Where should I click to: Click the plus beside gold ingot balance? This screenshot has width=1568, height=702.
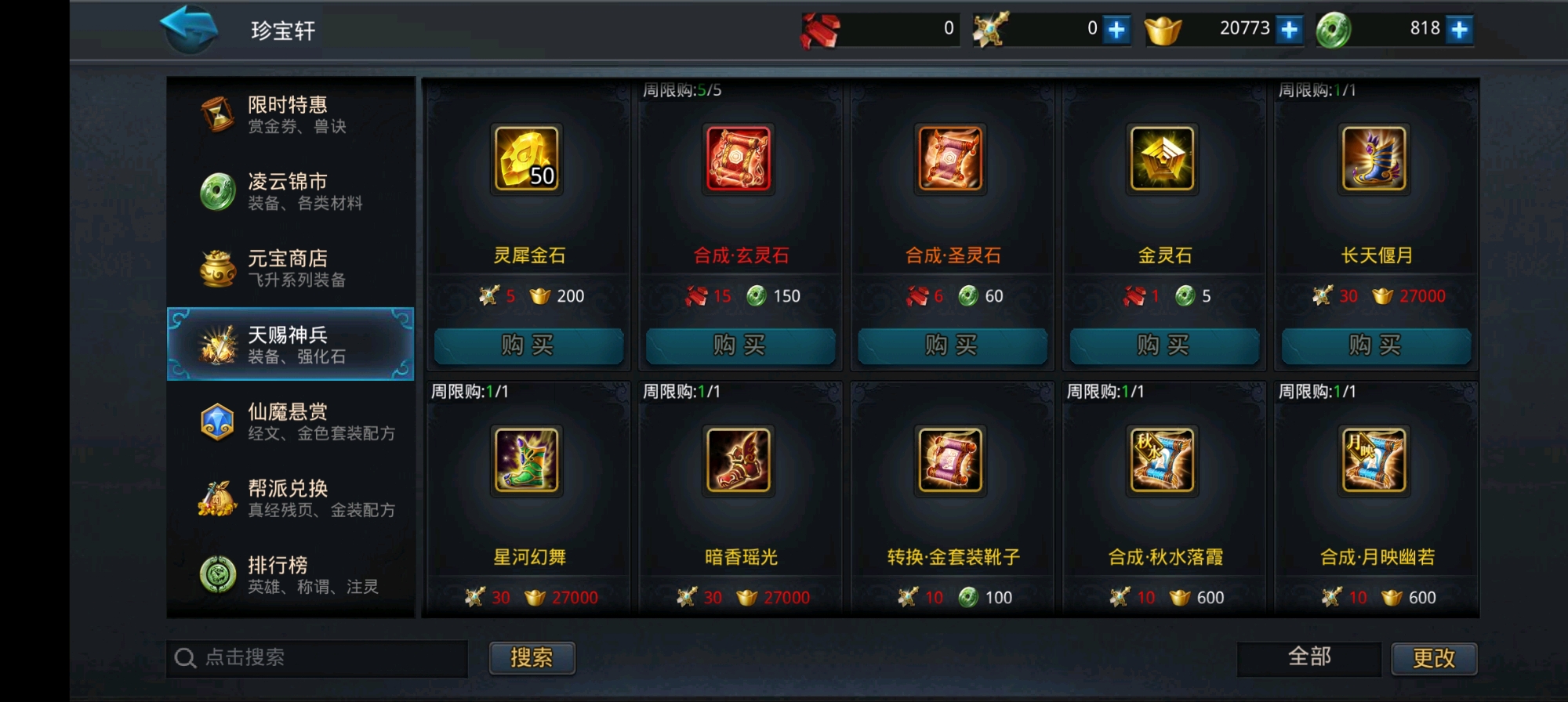1287,30
